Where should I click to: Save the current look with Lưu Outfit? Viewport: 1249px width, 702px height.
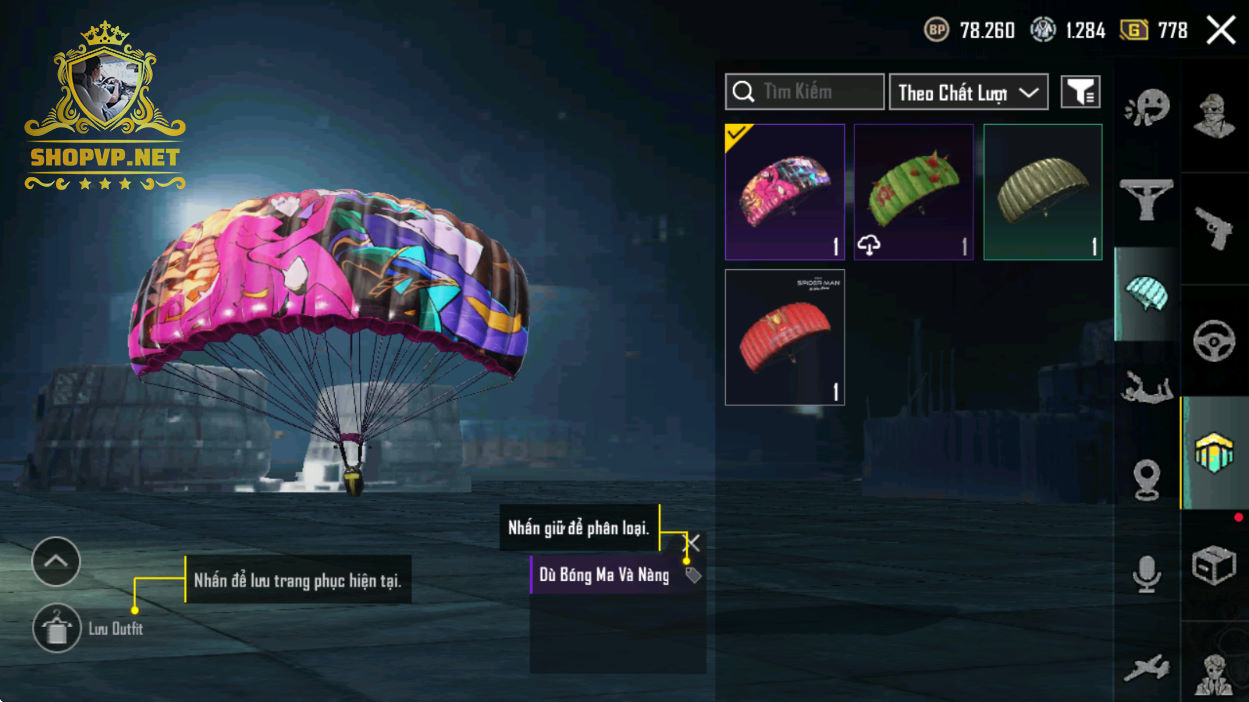pyautogui.click(x=57, y=629)
